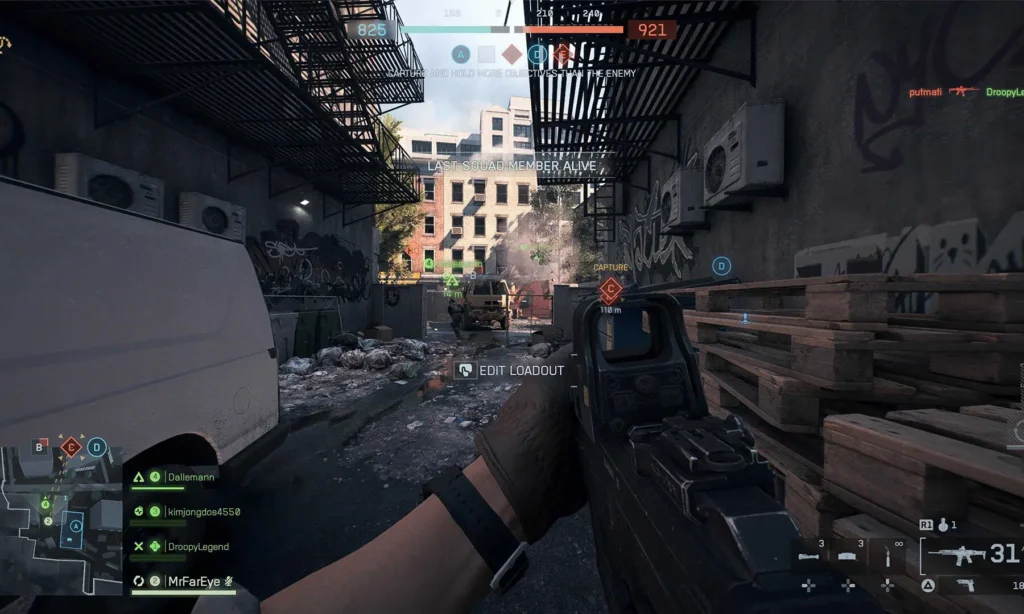Viewport: 1024px width, 614px height.
Task: Click the Capture C objective marker
Action: click(x=609, y=291)
